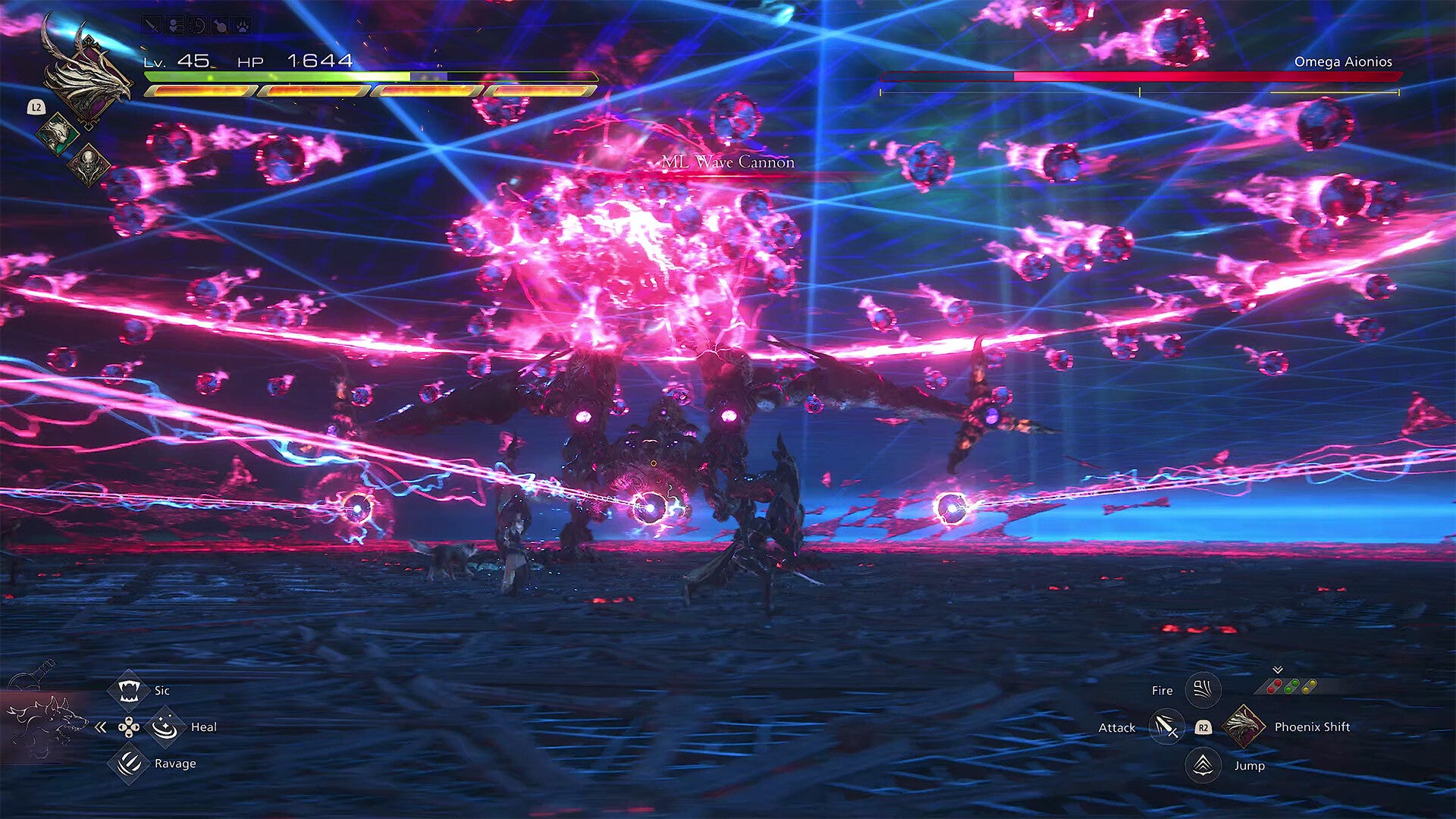
Task: Toggle the L2 eikon indicator badge
Action: pyautogui.click(x=36, y=107)
